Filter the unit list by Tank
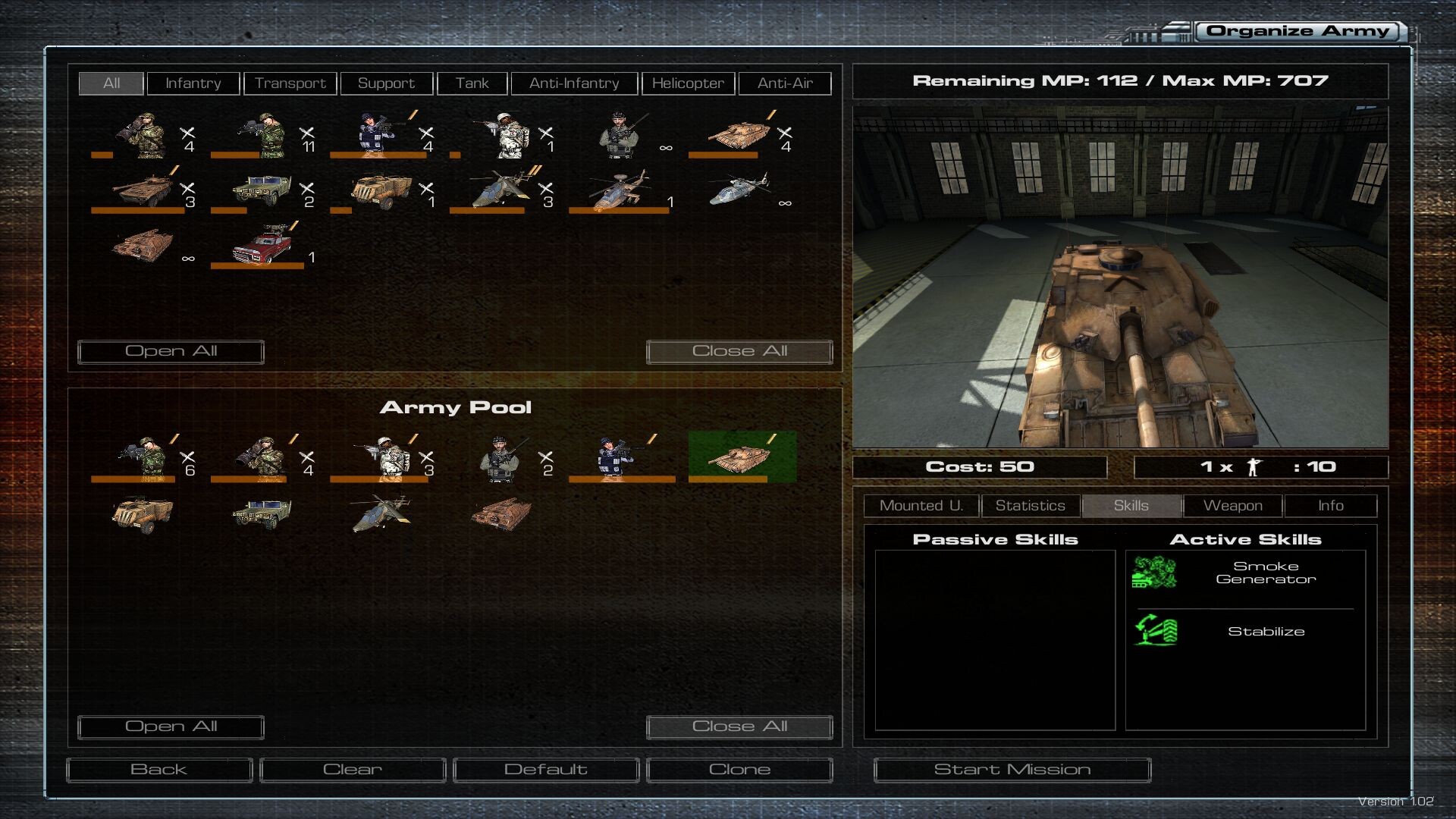This screenshot has height=819, width=1456. click(x=472, y=83)
